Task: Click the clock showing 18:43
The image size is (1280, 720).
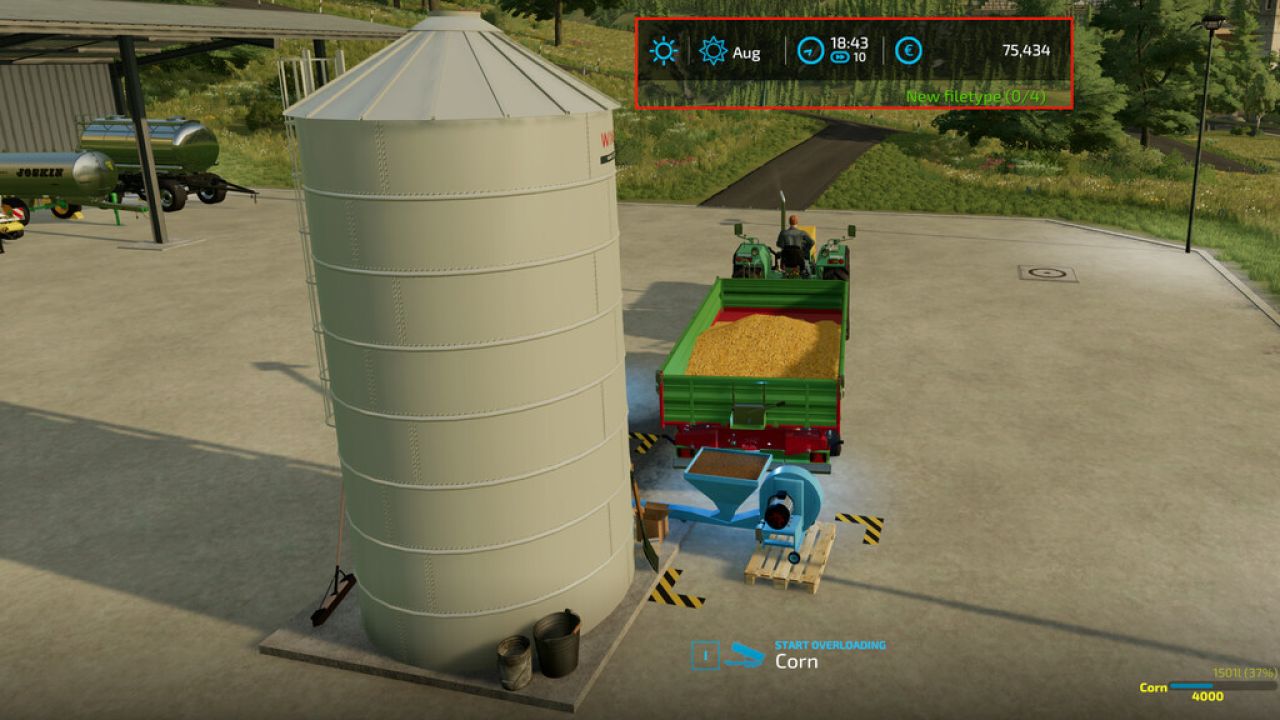Action: [850, 43]
